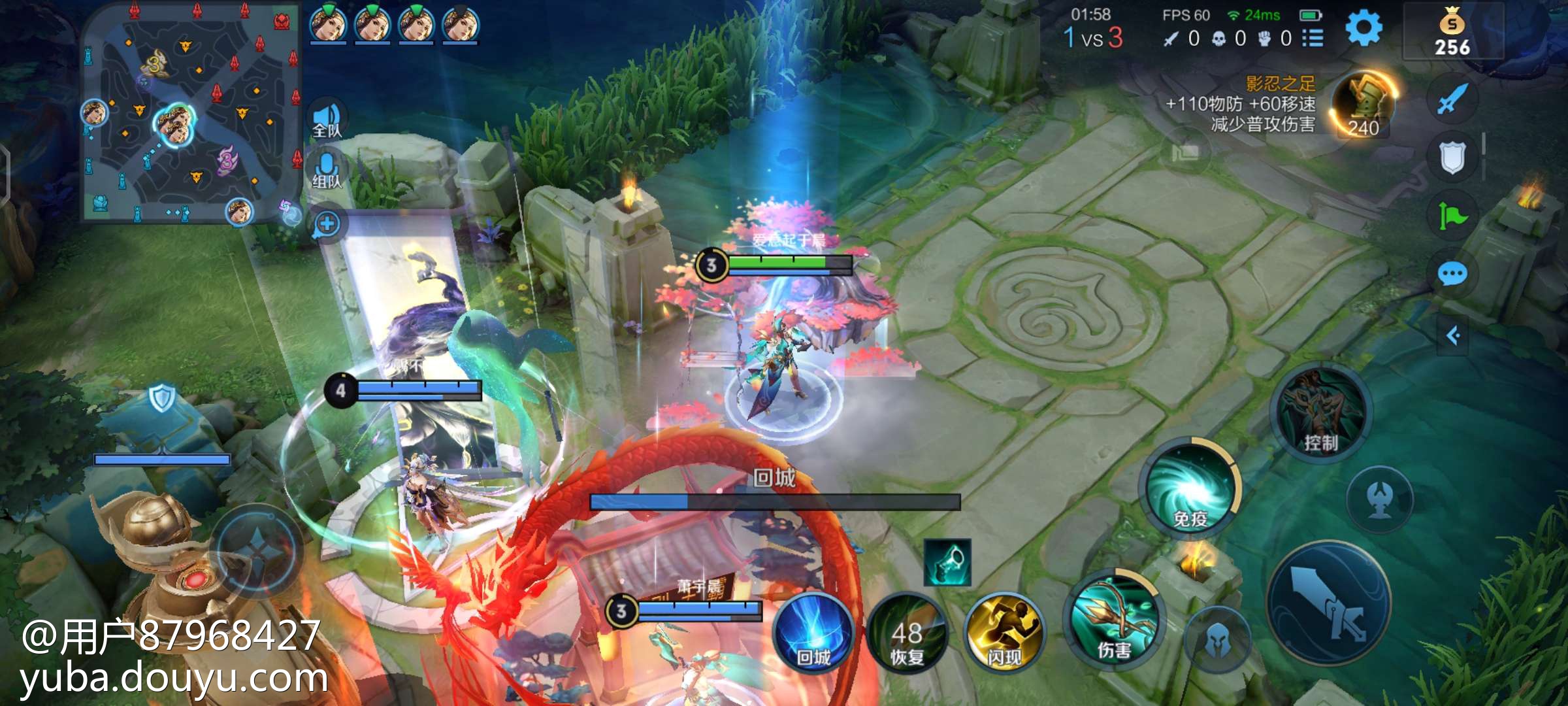Screen dimensions: 1568x706
Task: Open the minimap
Action: (x=189, y=114)
